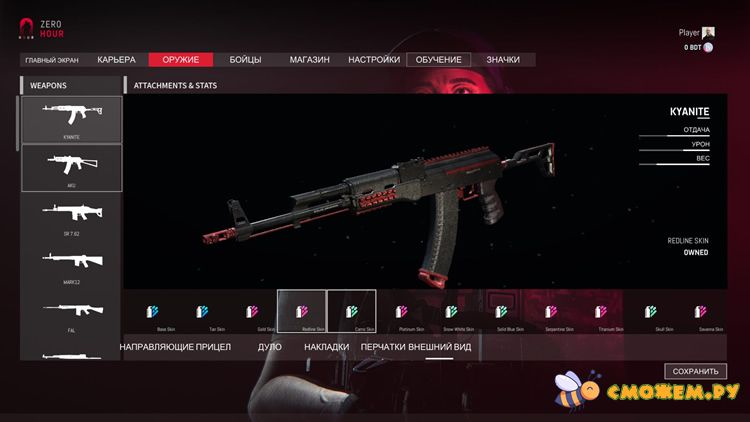Show the ЗНАЧКИ tab

[x=503, y=60]
